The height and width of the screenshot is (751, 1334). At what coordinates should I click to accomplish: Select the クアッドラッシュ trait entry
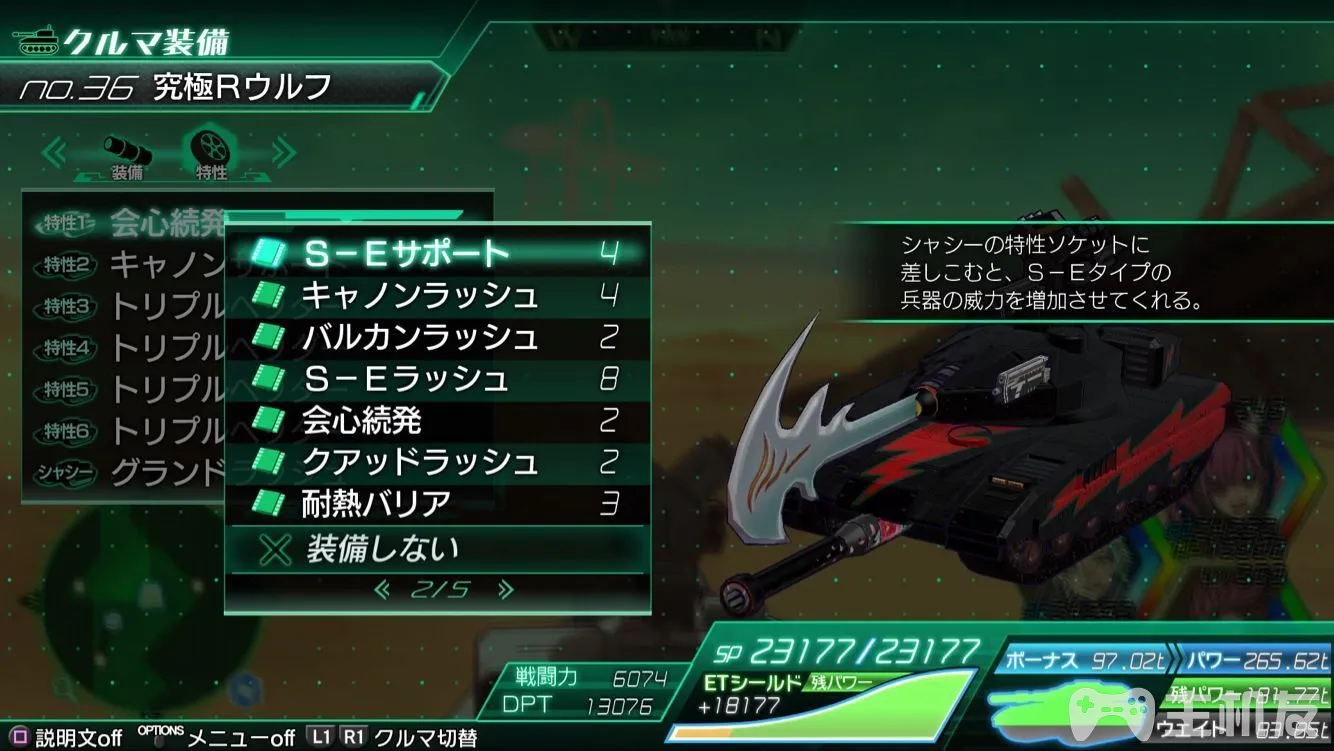point(436,462)
